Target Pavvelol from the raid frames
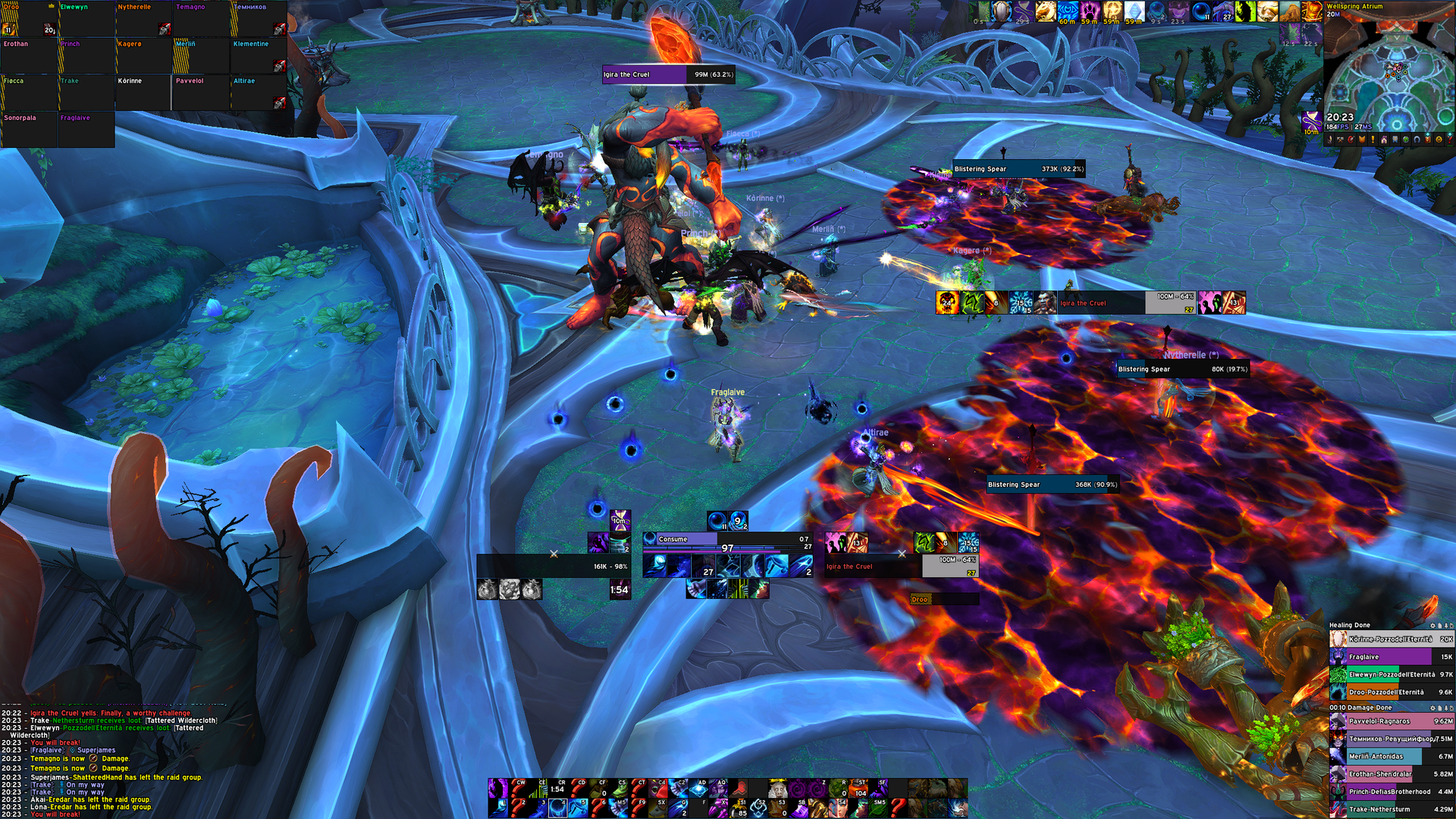This screenshot has height=819, width=1456. pos(201,93)
